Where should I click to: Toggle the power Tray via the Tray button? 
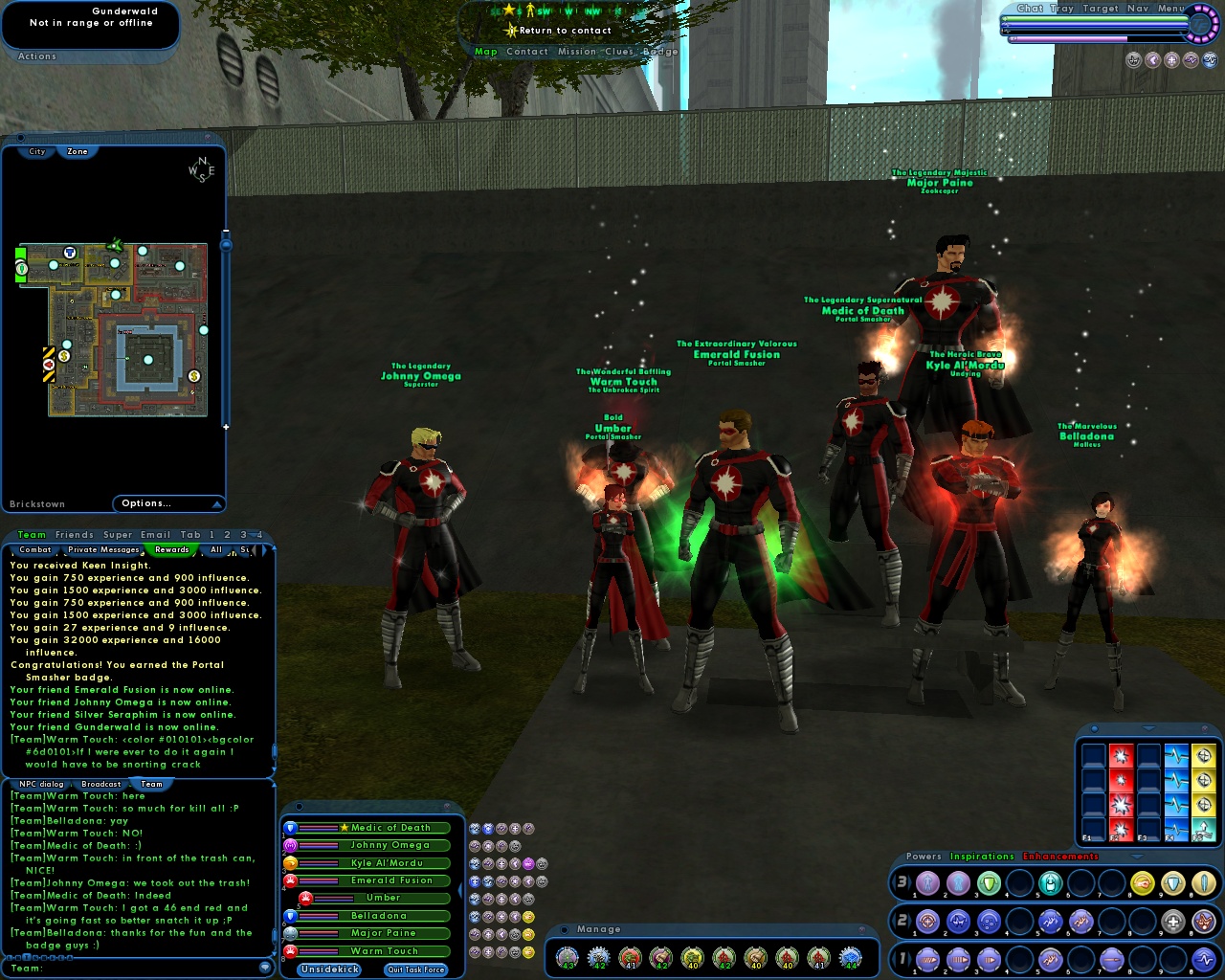pyautogui.click(x=1061, y=8)
